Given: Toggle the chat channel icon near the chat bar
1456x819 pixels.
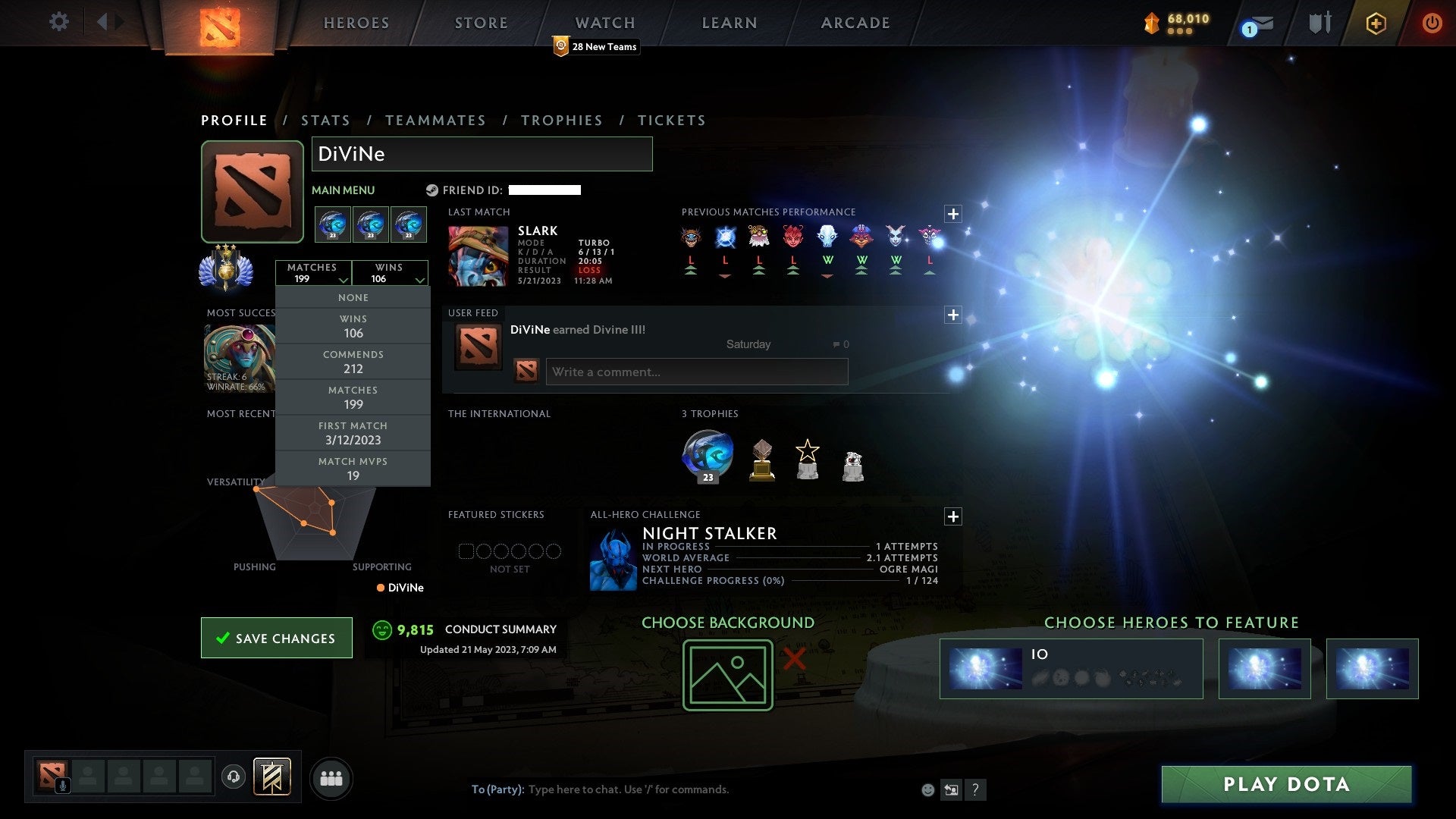Looking at the screenshot, I should 952,790.
